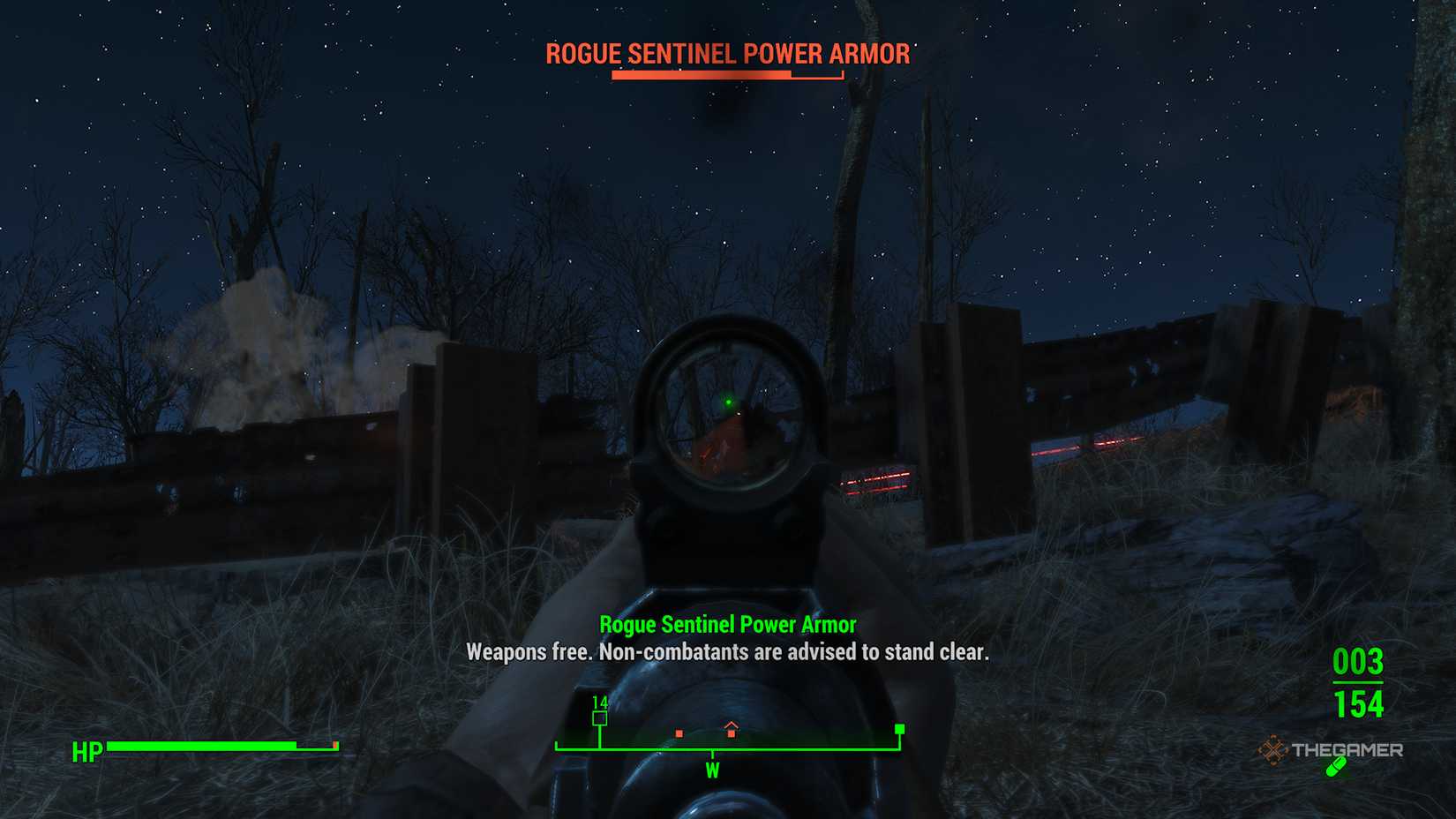Select the green subtitle name Rogue Sentinel Power Armor

[x=727, y=624]
